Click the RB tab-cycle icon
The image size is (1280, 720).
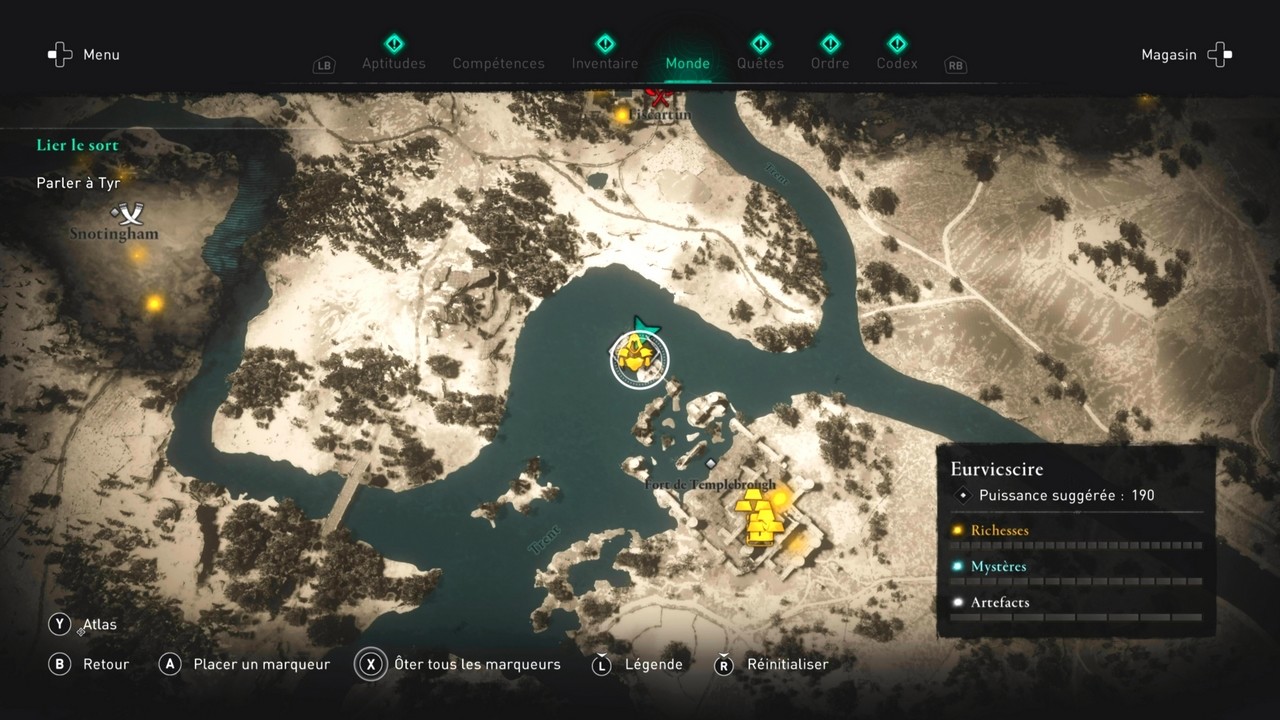click(x=954, y=66)
